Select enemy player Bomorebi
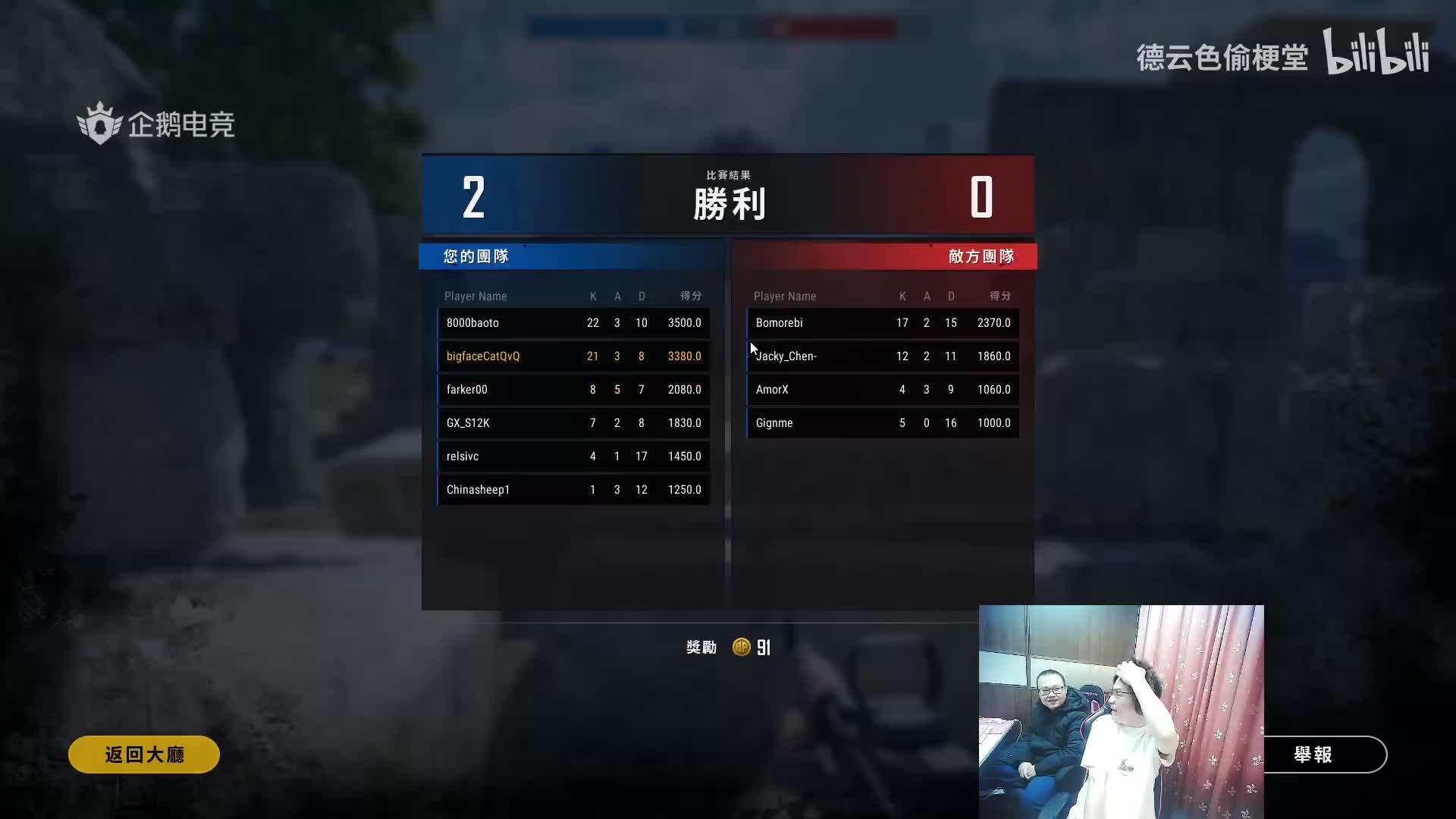 (x=883, y=323)
